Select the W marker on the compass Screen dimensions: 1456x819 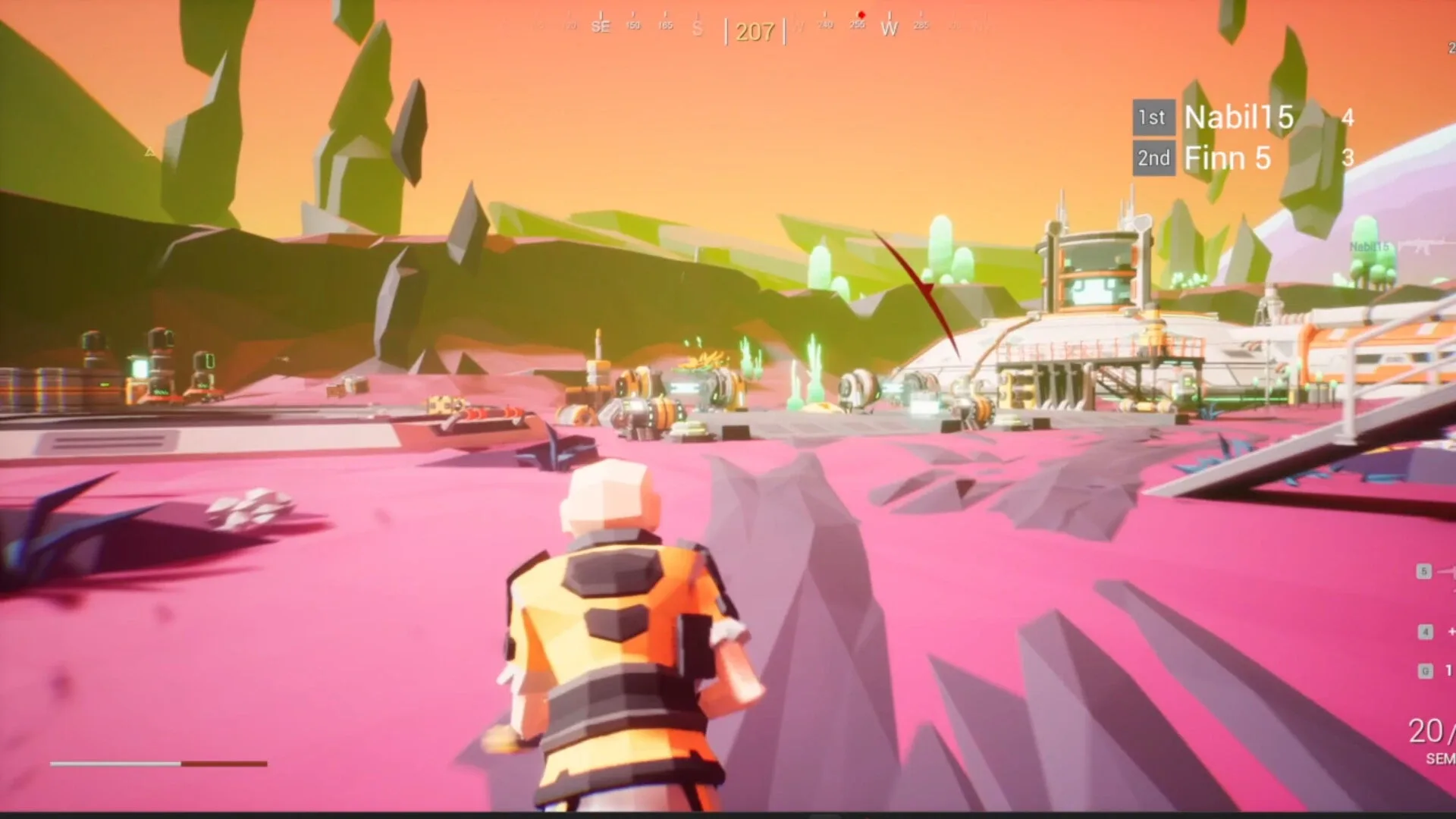(x=890, y=28)
